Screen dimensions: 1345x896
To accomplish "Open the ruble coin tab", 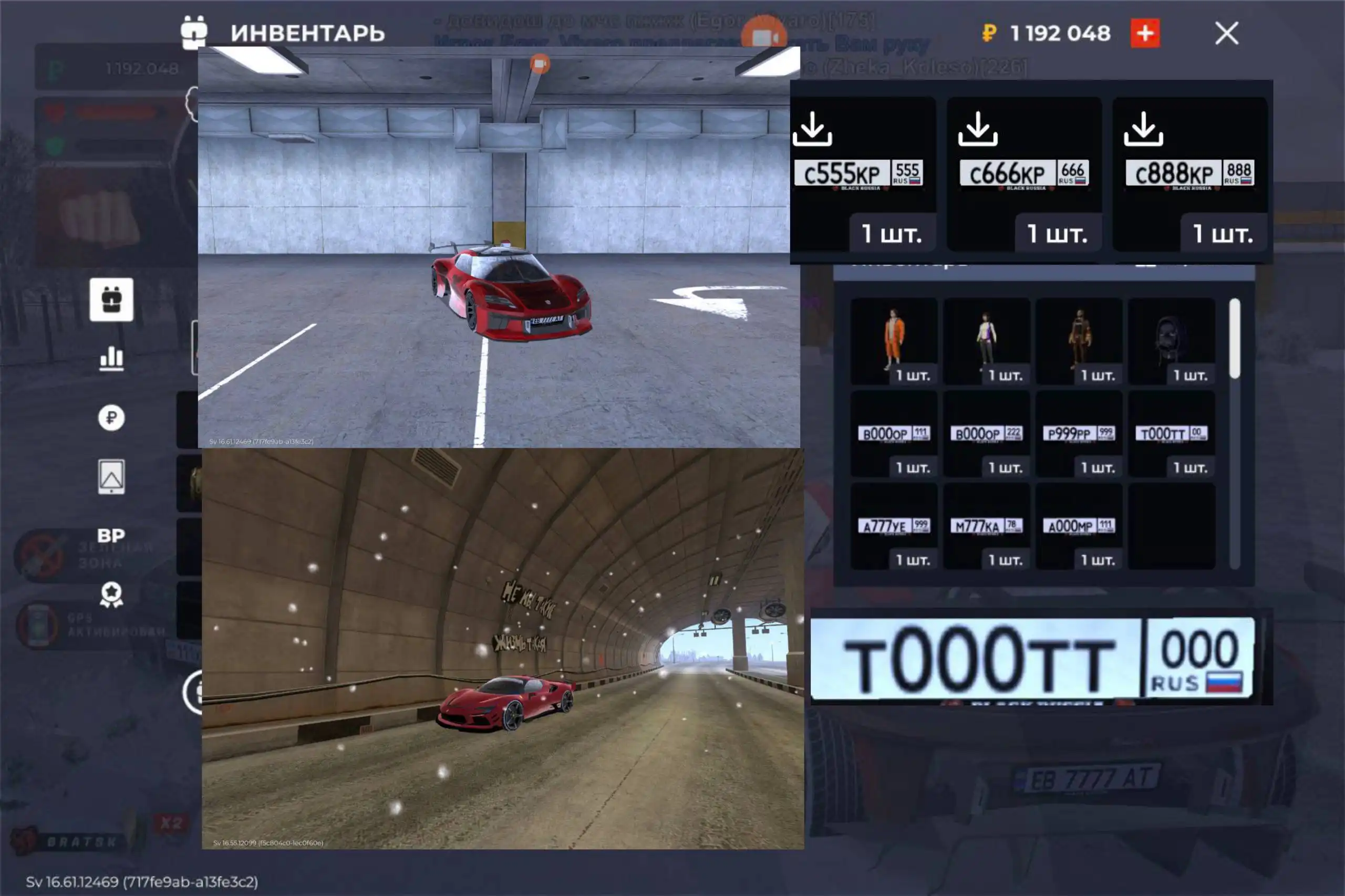I will coord(111,418).
